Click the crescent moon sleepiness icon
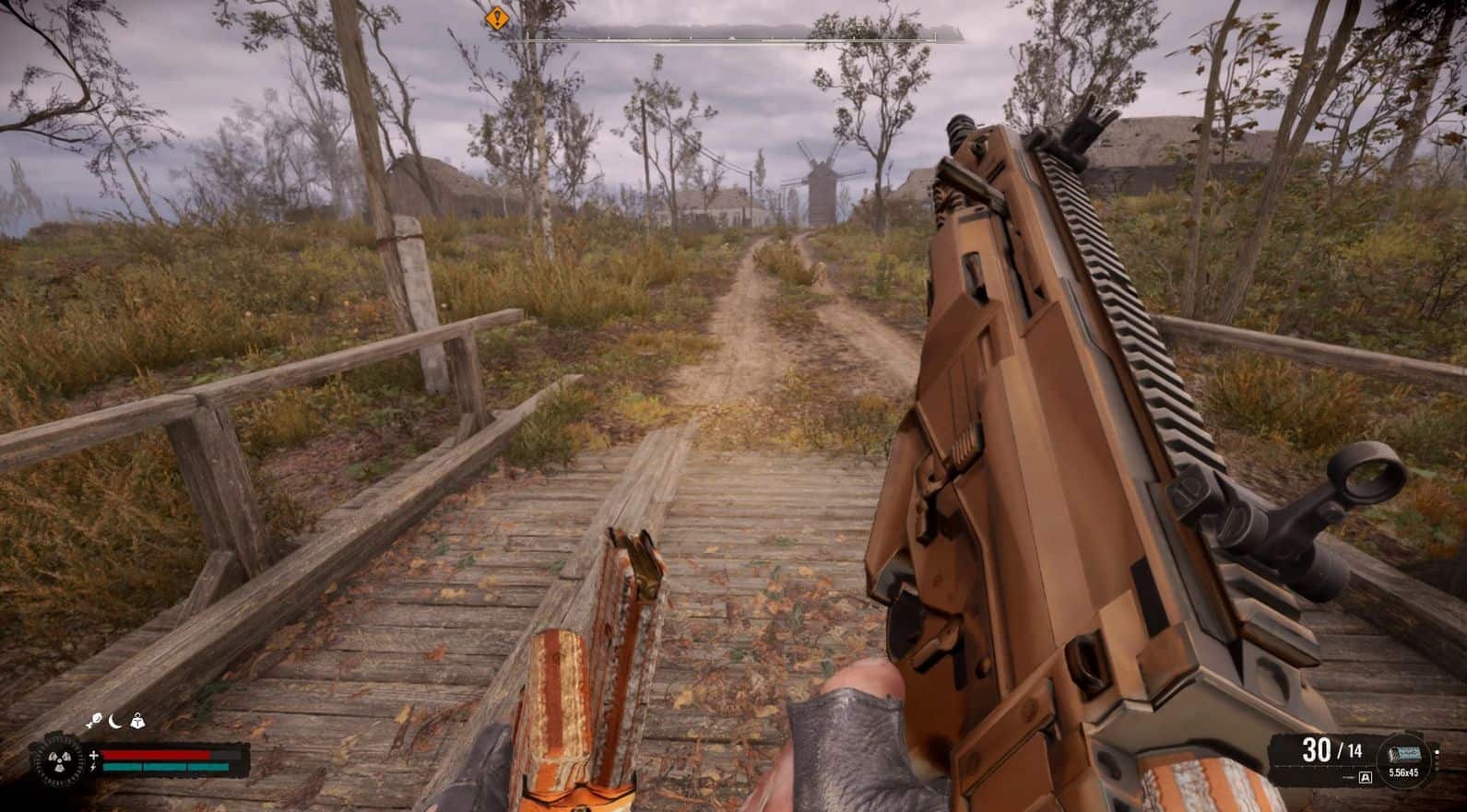The image size is (1467, 812). pyautogui.click(x=116, y=721)
